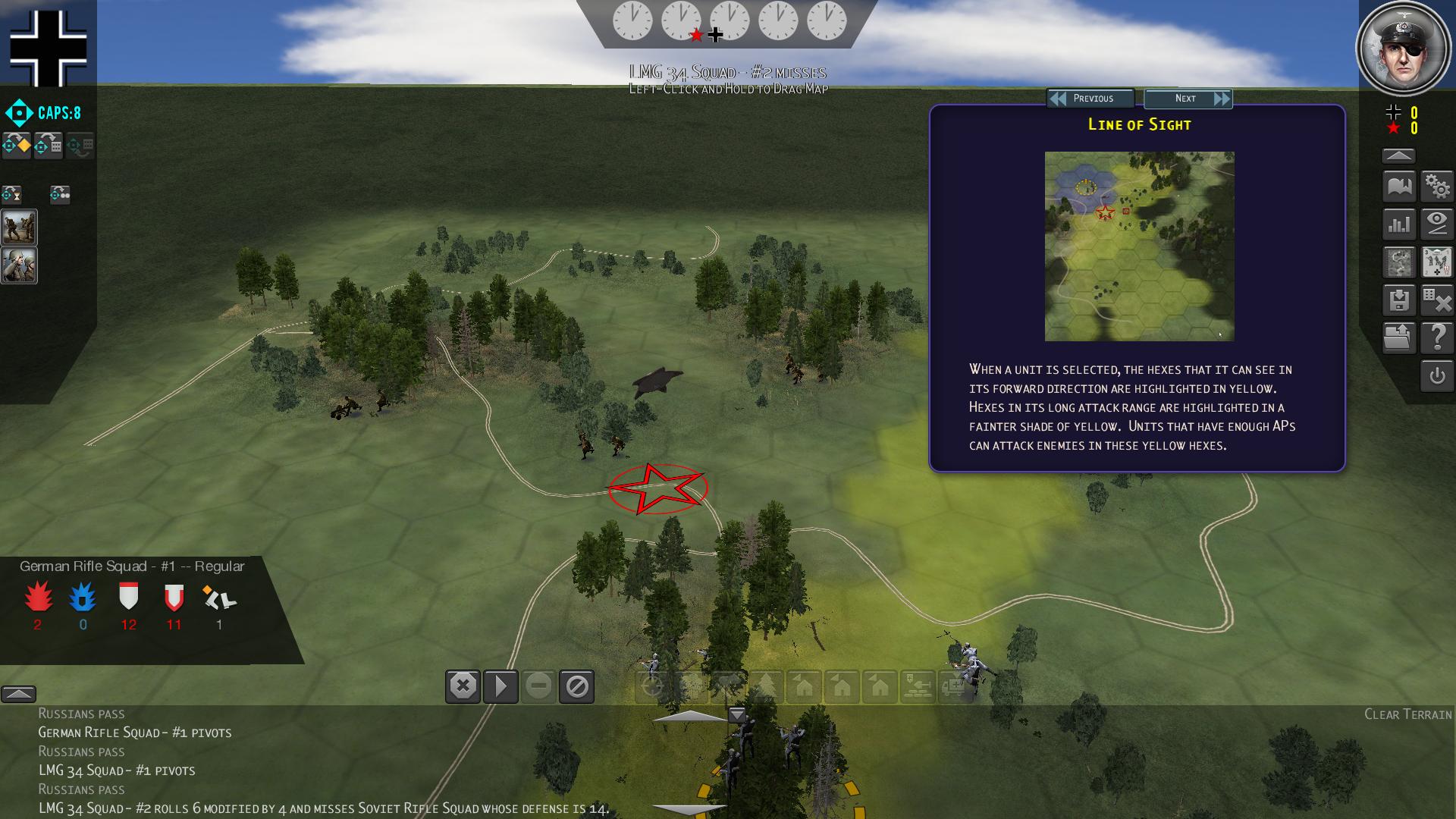Spend CAPs for the yellow diamond action
Image resolution: width=1456 pixels, height=819 pixels.
click(x=17, y=145)
